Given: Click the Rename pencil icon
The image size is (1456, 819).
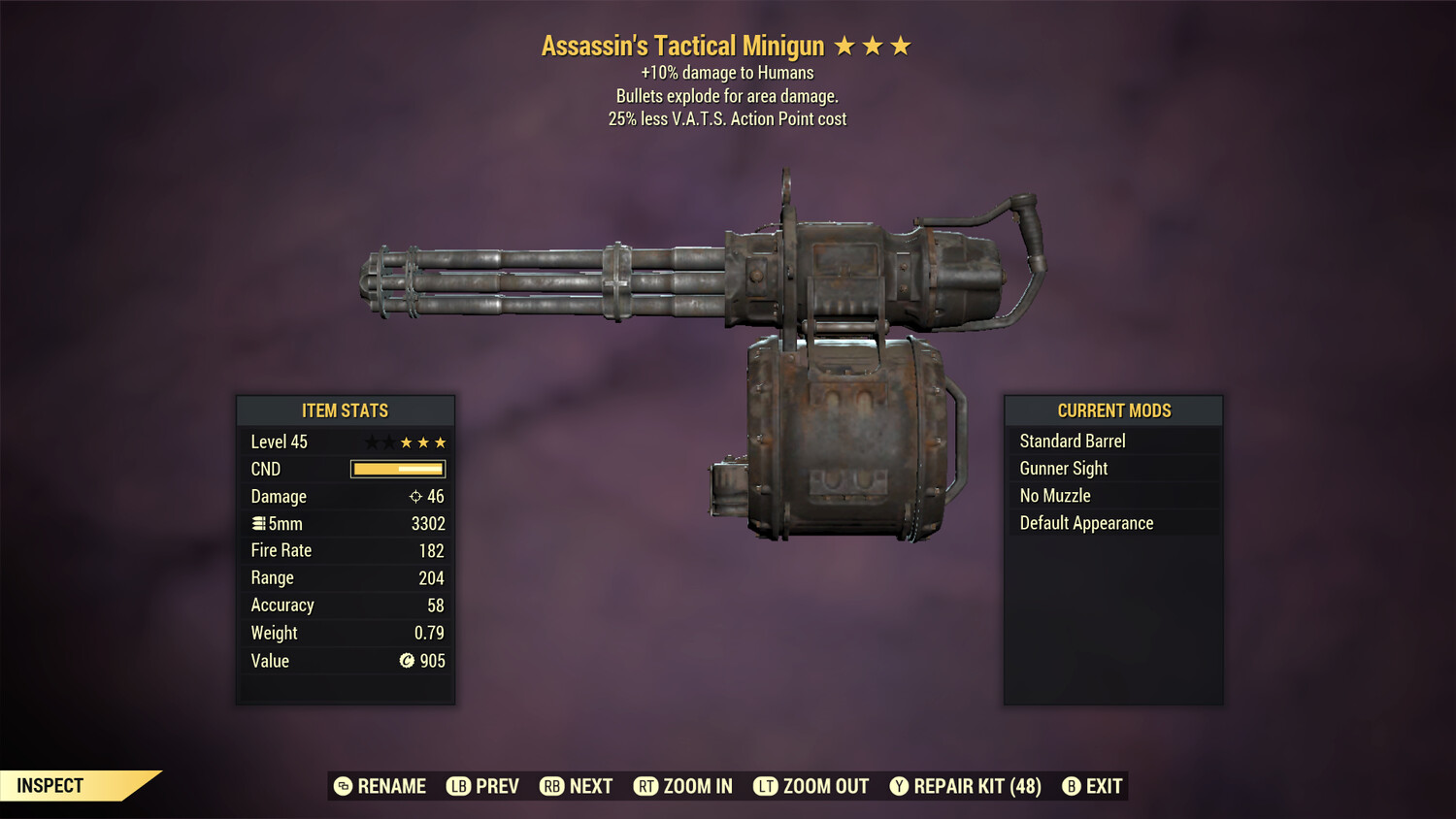Looking at the screenshot, I should 342,786.
